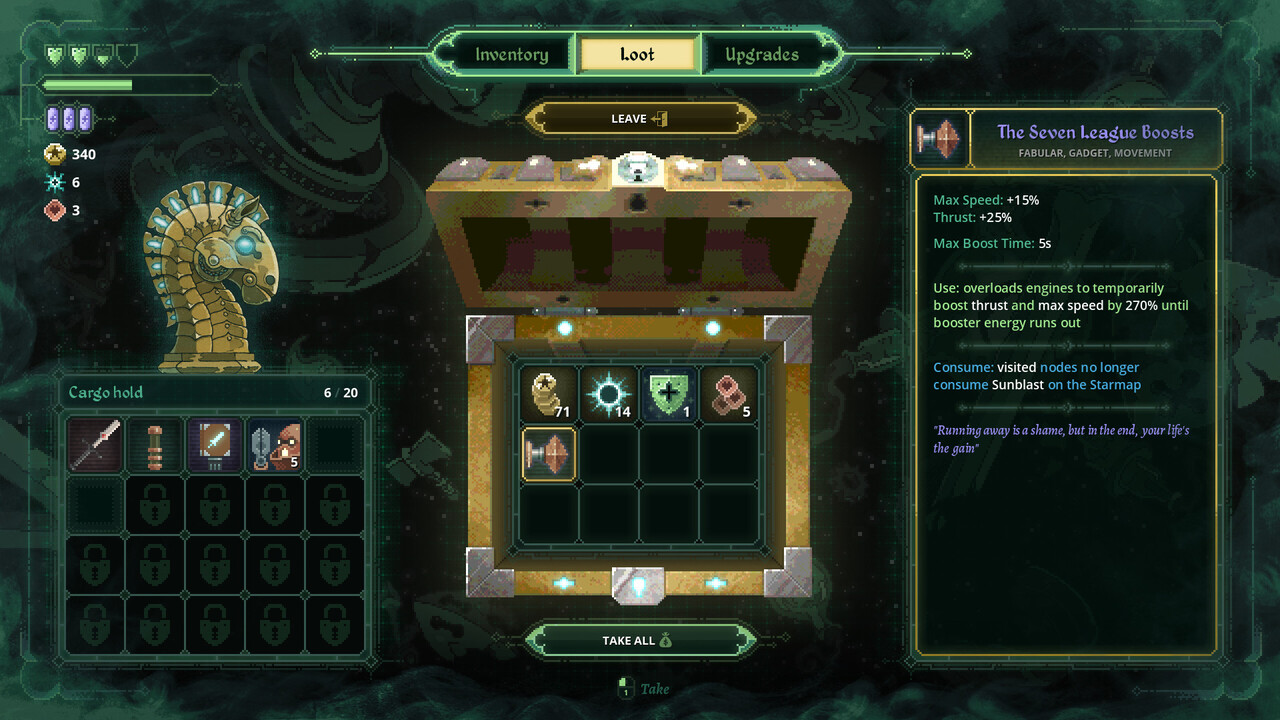Choose the green cylinder item in cargo

pyautogui.click(x=155, y=445)
